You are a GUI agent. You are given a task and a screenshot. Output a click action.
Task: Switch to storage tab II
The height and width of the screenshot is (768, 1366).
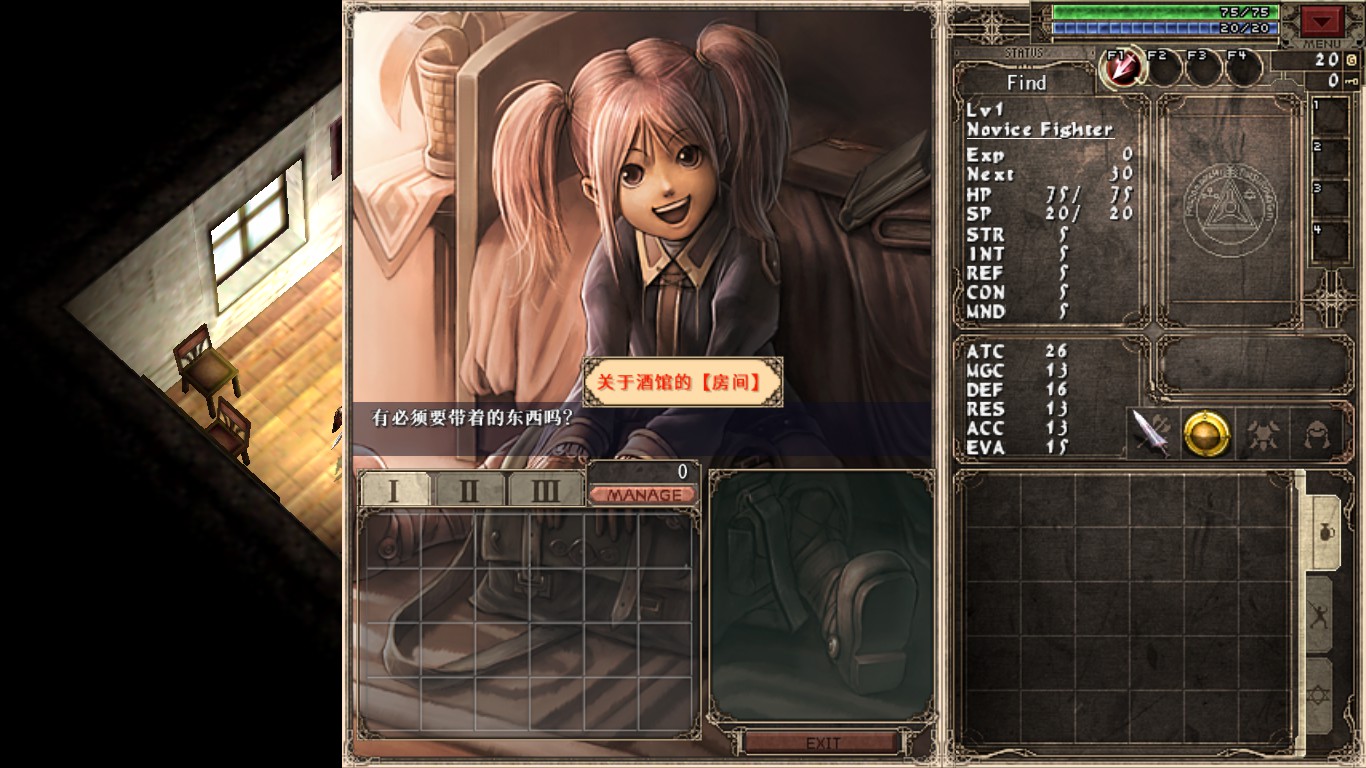coord(468,490)
